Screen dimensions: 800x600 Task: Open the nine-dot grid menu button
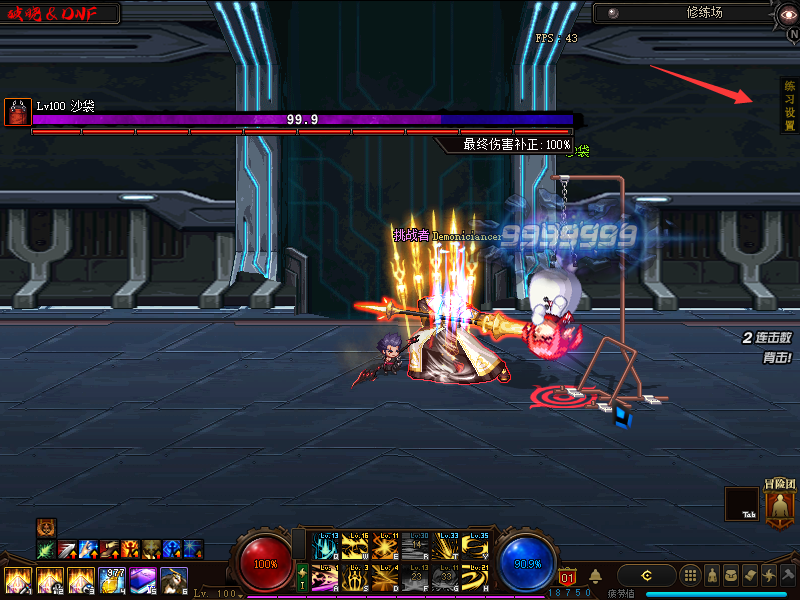point(690,575)
